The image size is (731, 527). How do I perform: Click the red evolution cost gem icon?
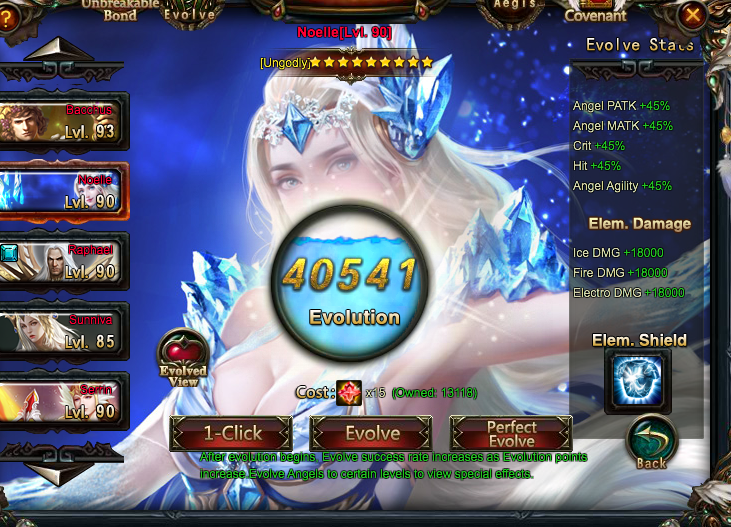point(348,392)
